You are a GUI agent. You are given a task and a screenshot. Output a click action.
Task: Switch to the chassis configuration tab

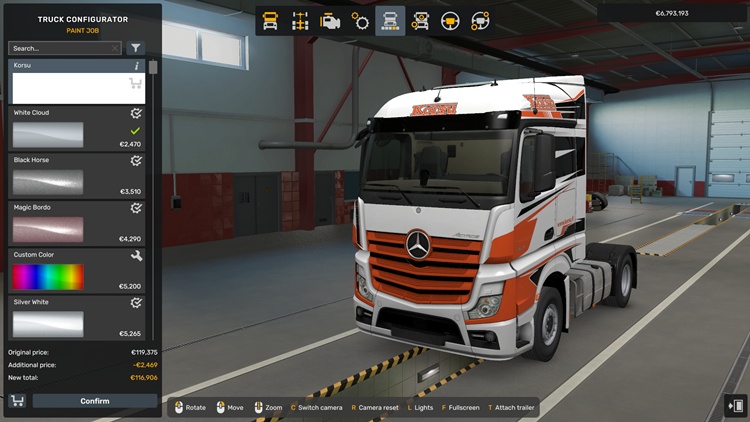point(300,20)
